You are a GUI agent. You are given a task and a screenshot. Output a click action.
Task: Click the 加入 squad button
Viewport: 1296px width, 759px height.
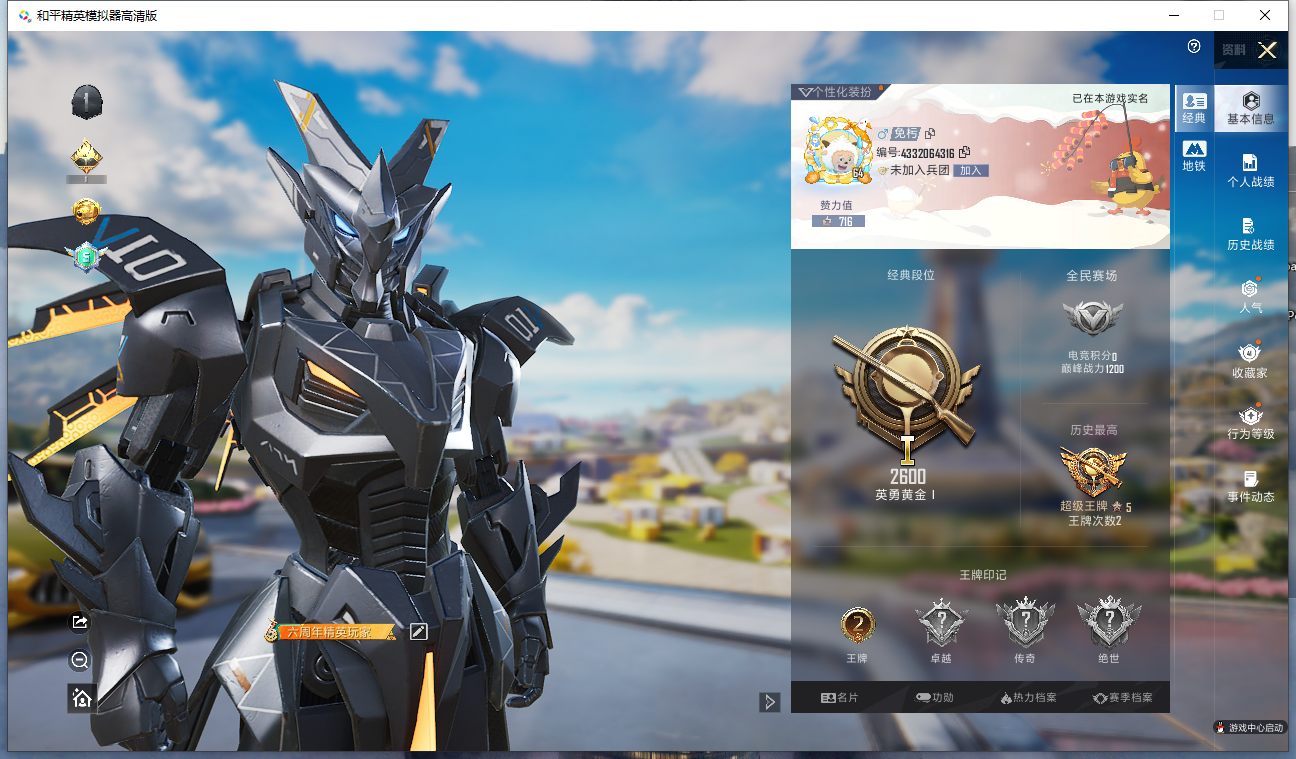click(970, 171)
